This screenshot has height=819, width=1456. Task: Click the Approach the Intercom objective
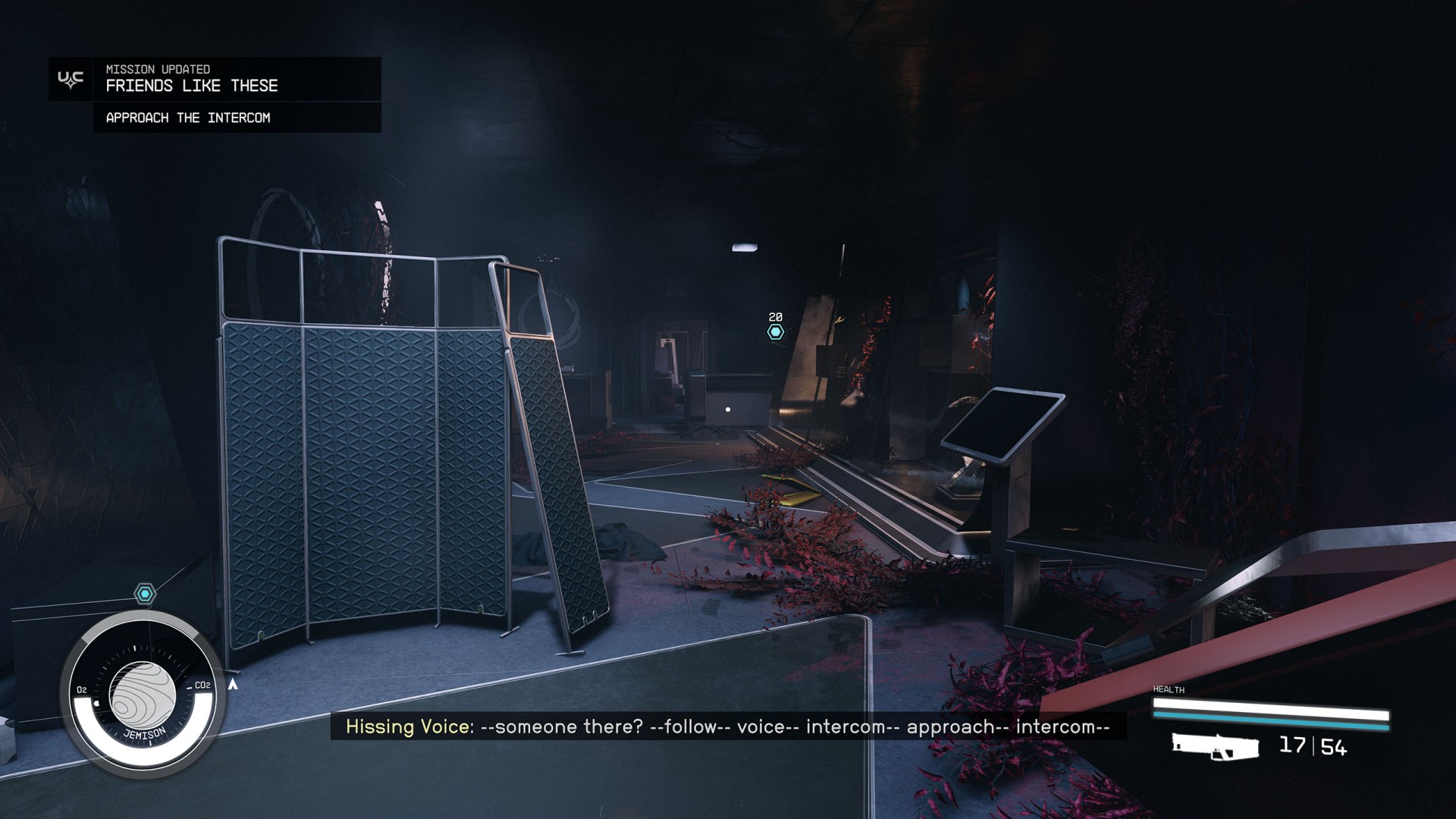(x=188, y=118)
